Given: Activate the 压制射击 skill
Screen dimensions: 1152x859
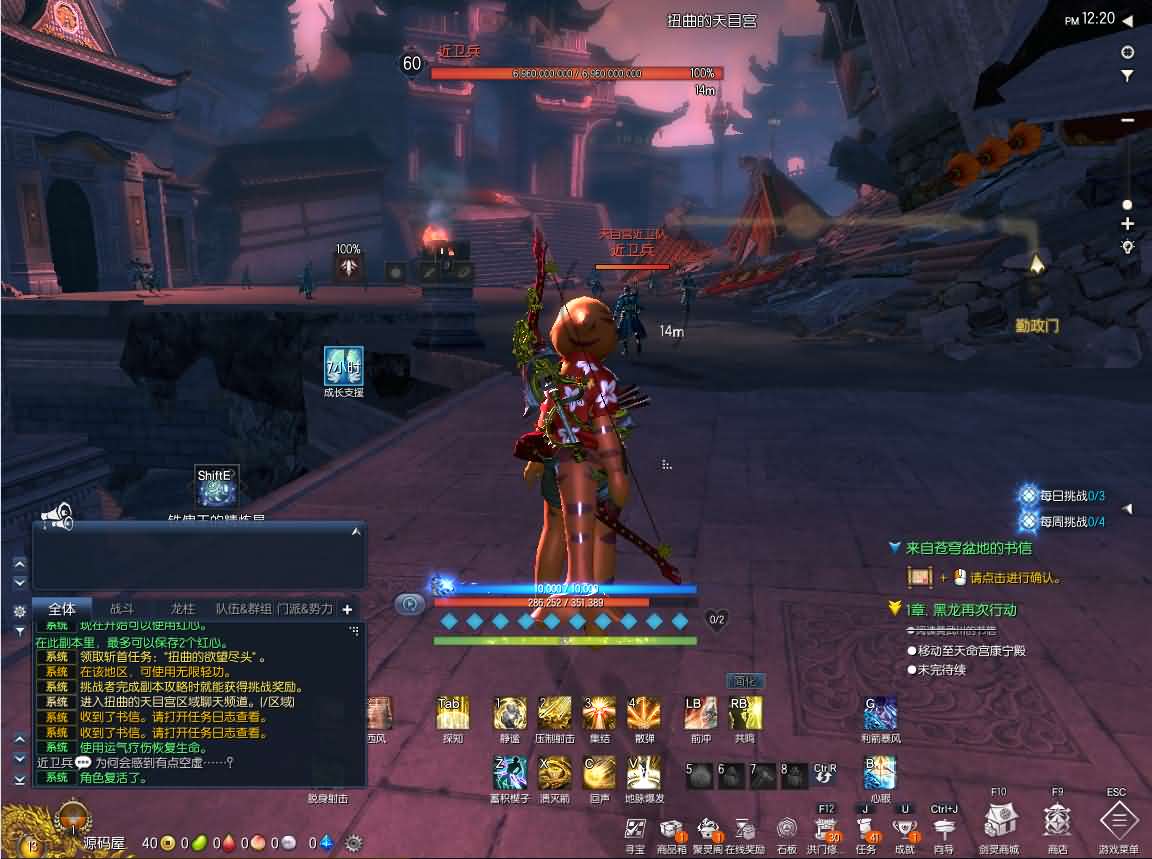Looking at the screenshot, I should point(554,713).
